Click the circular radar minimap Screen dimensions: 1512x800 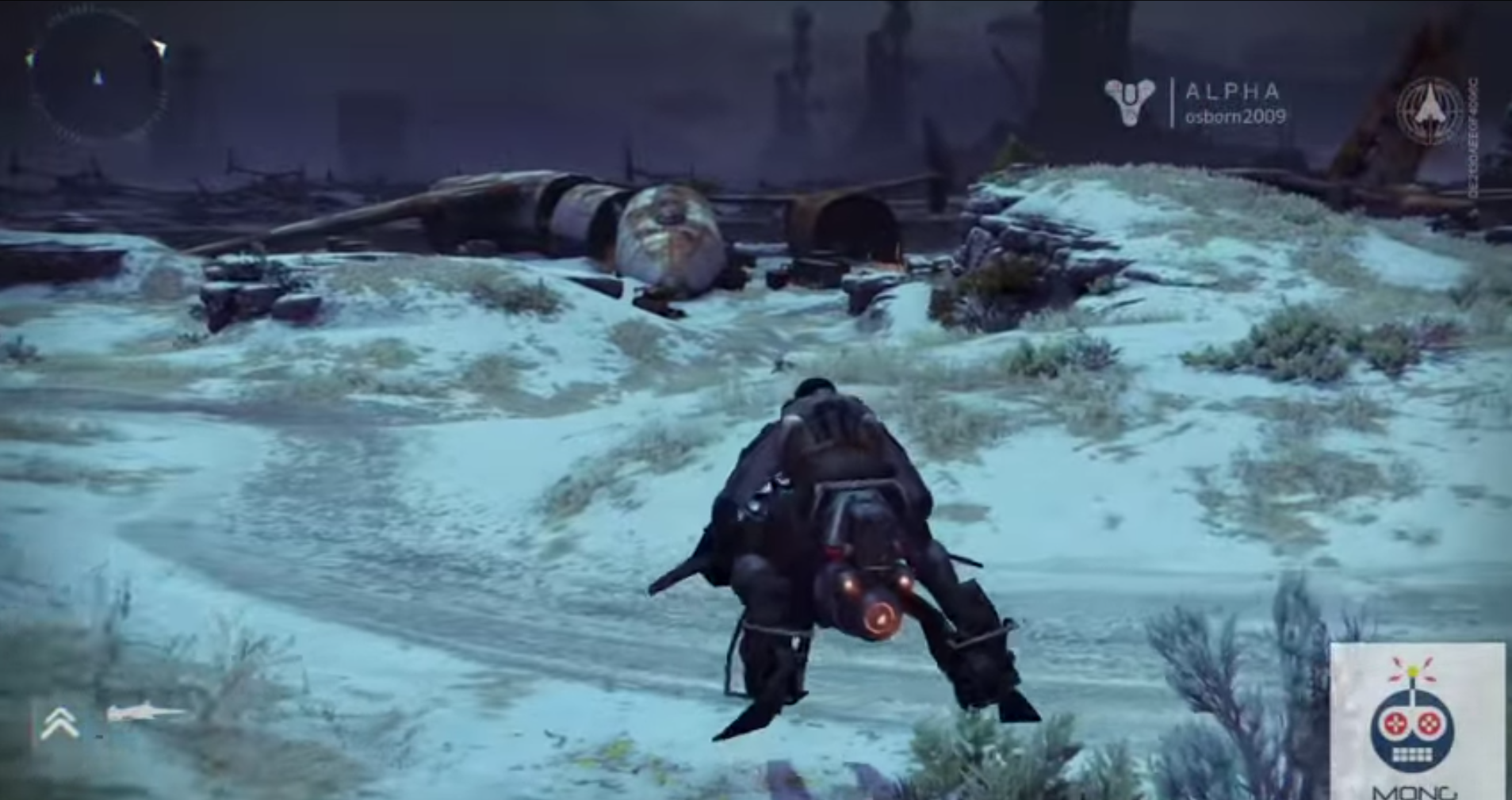coord(98,78)
